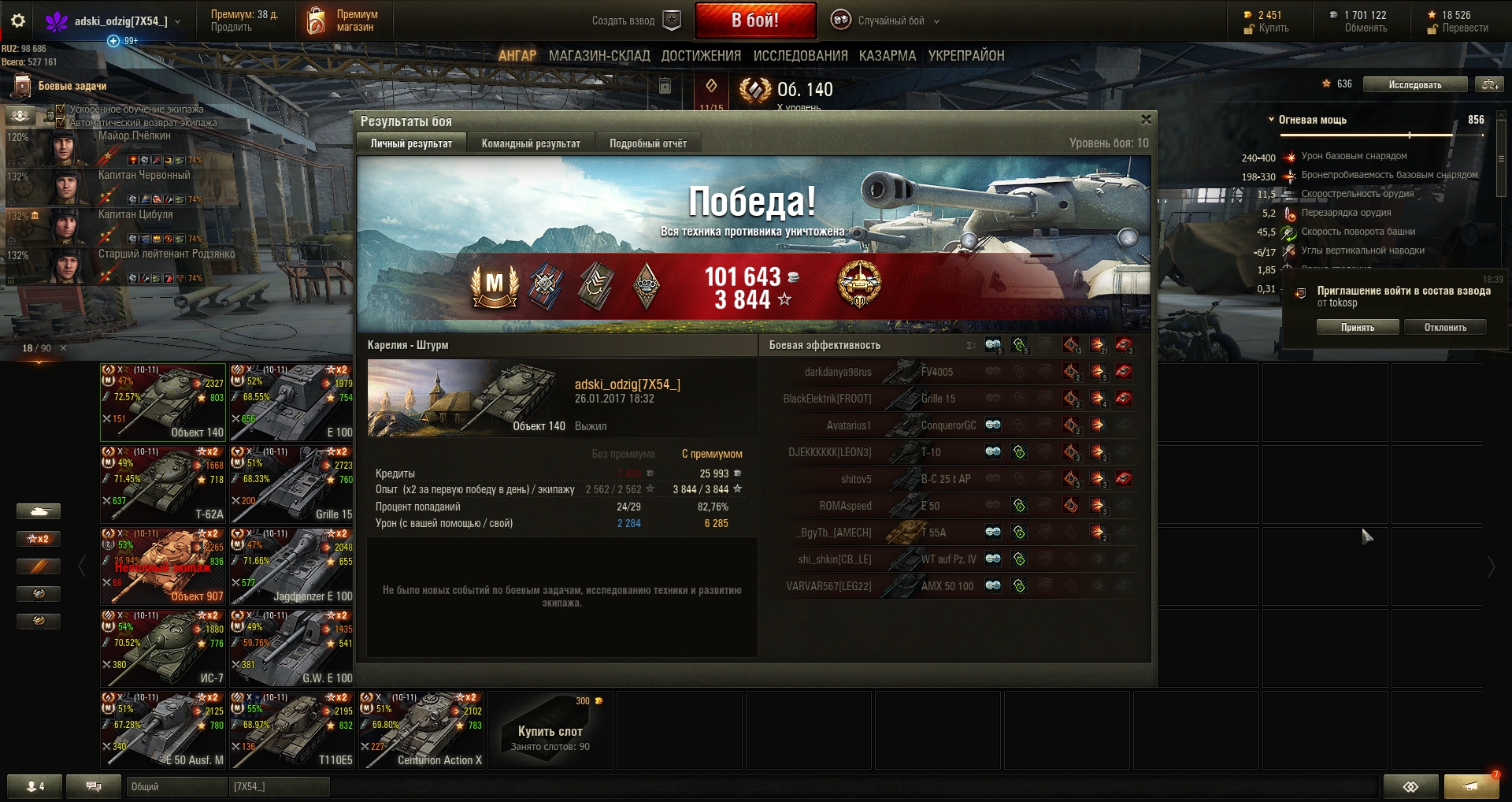Select the ИС-7 tank in carousel

[x=163, y=648]
